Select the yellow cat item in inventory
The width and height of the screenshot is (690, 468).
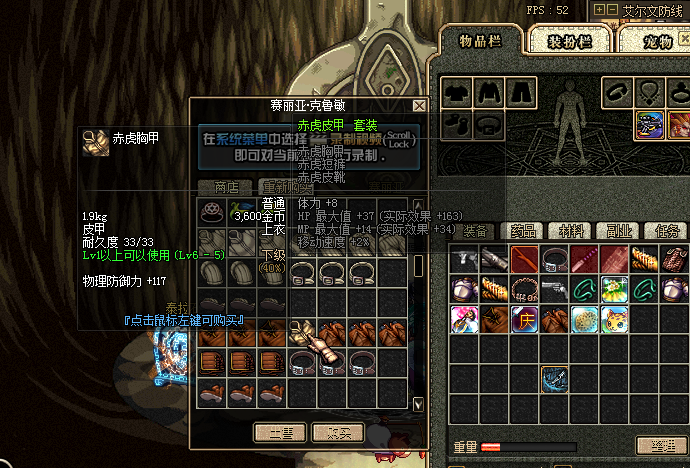pos(615,320)
